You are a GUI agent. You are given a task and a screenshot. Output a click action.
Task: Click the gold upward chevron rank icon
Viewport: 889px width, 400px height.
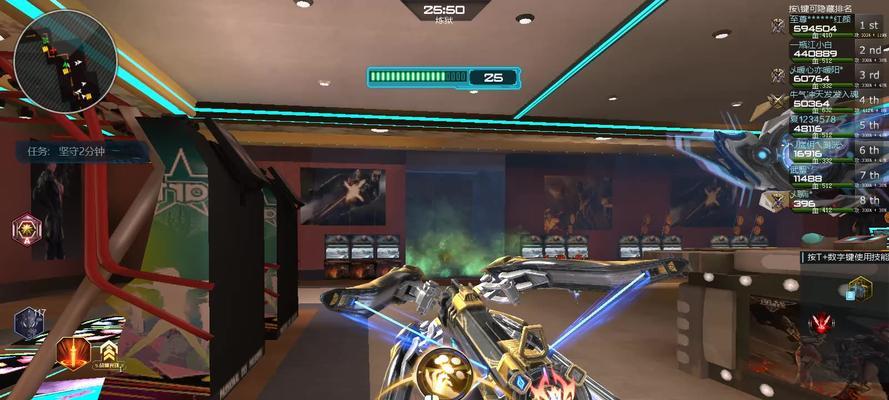(106, 351)
